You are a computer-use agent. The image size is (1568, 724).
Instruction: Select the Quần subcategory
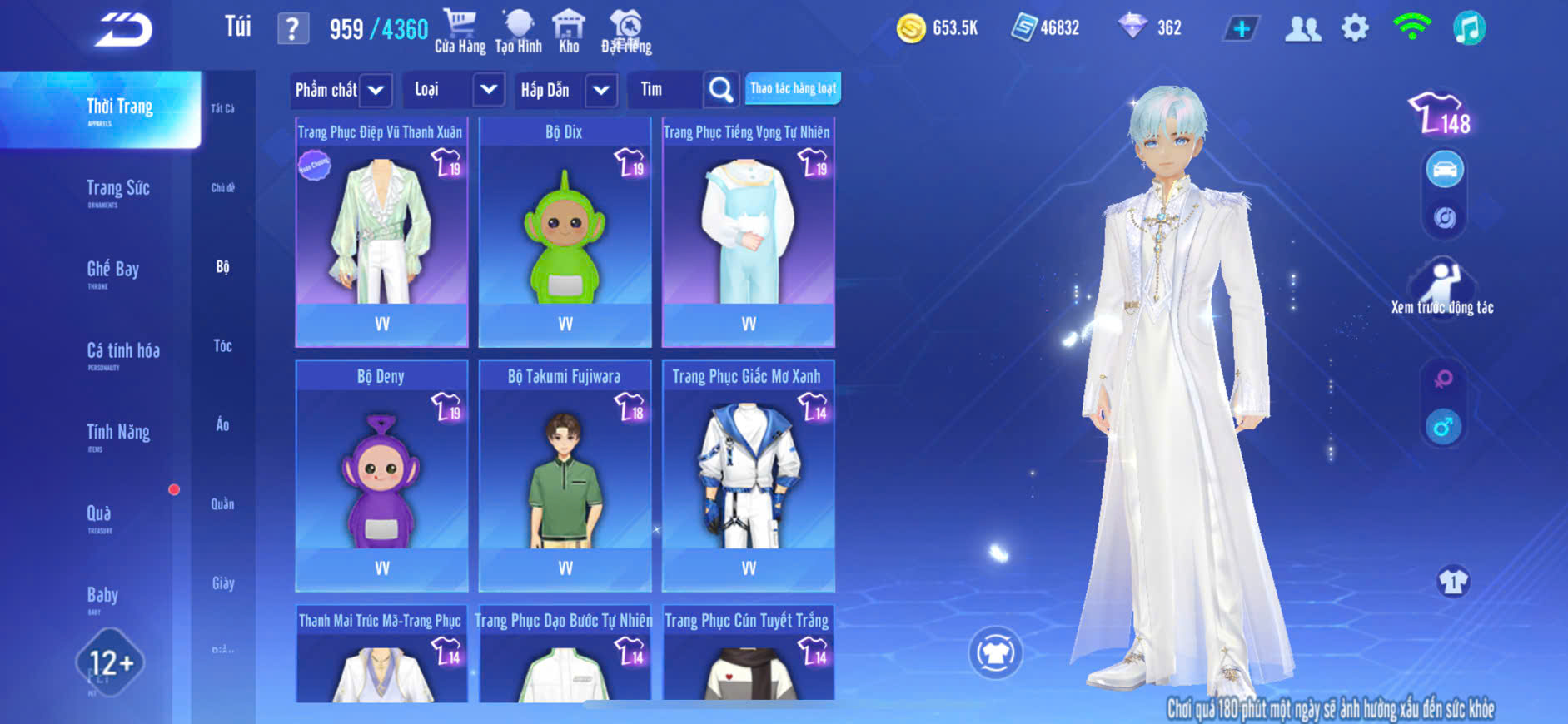222,504
